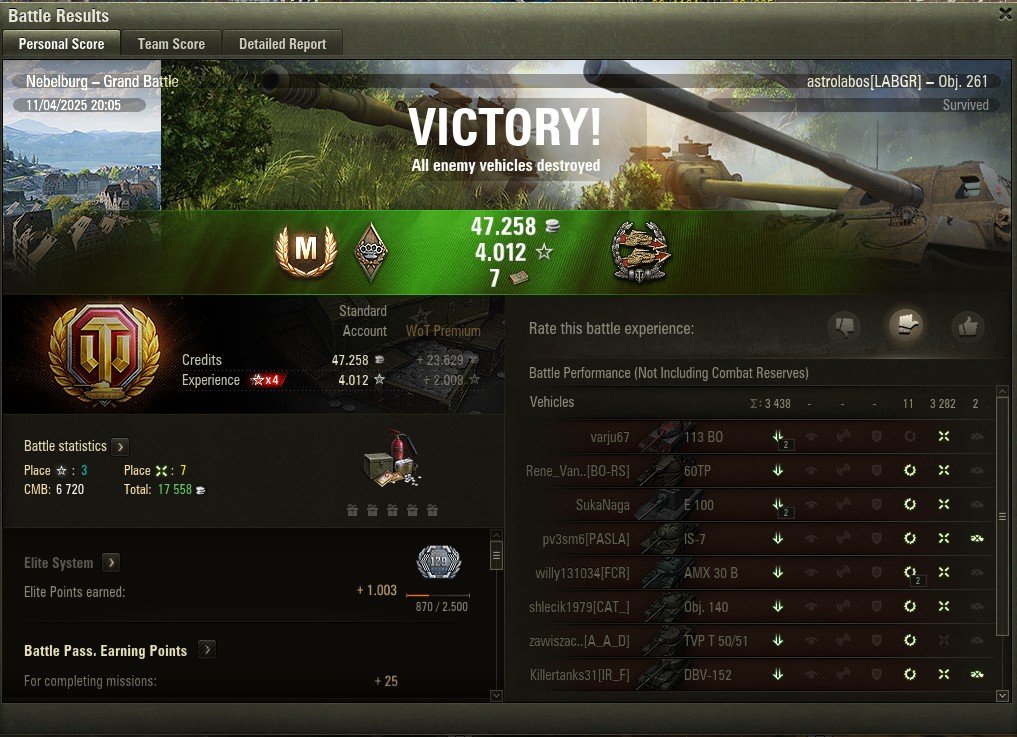Pick the pv3sm6 IS-7 vehicle row

coord(700,539)
